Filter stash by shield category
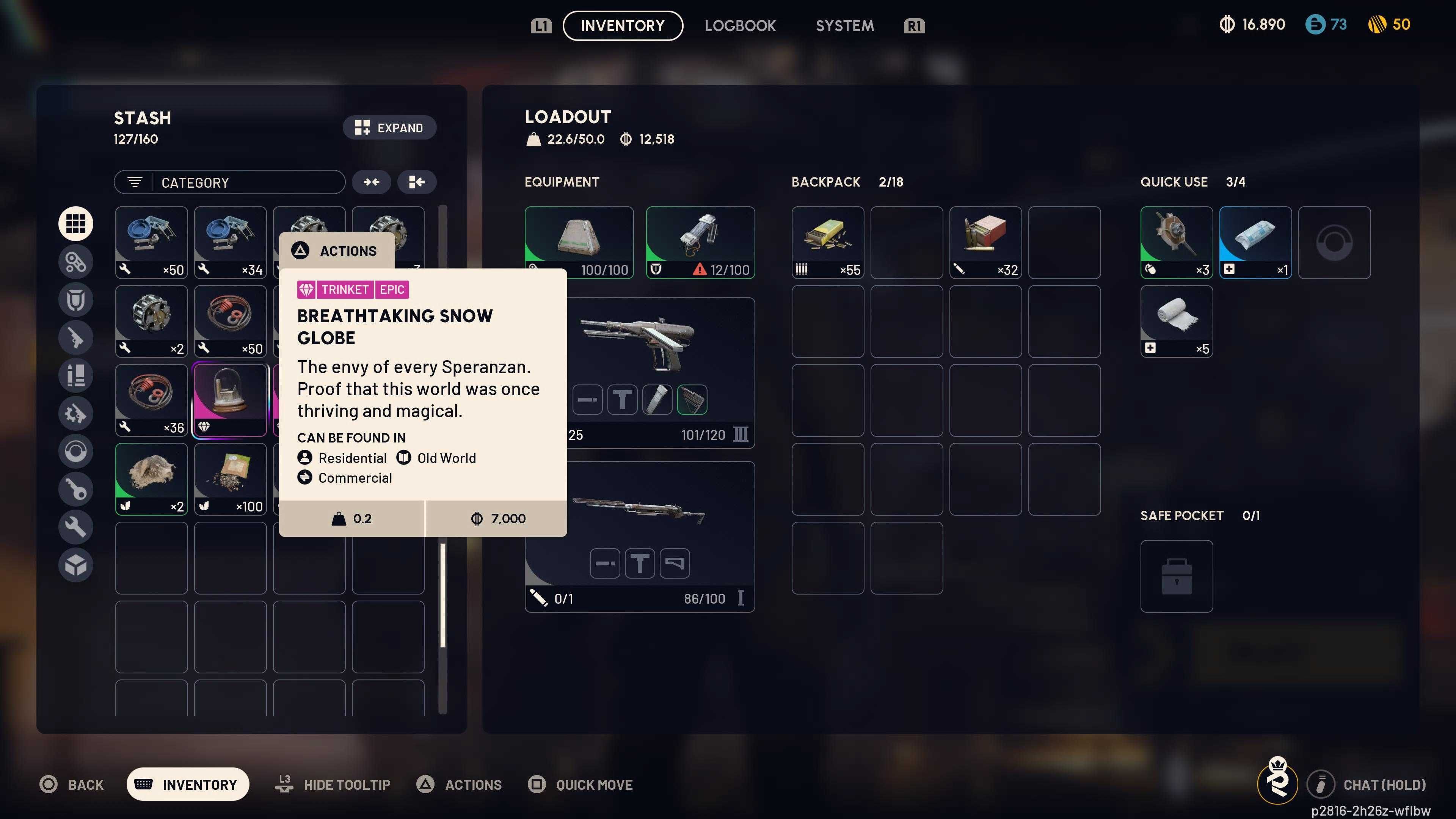This screenshot has height=819, width=1456. coord(76,300)
